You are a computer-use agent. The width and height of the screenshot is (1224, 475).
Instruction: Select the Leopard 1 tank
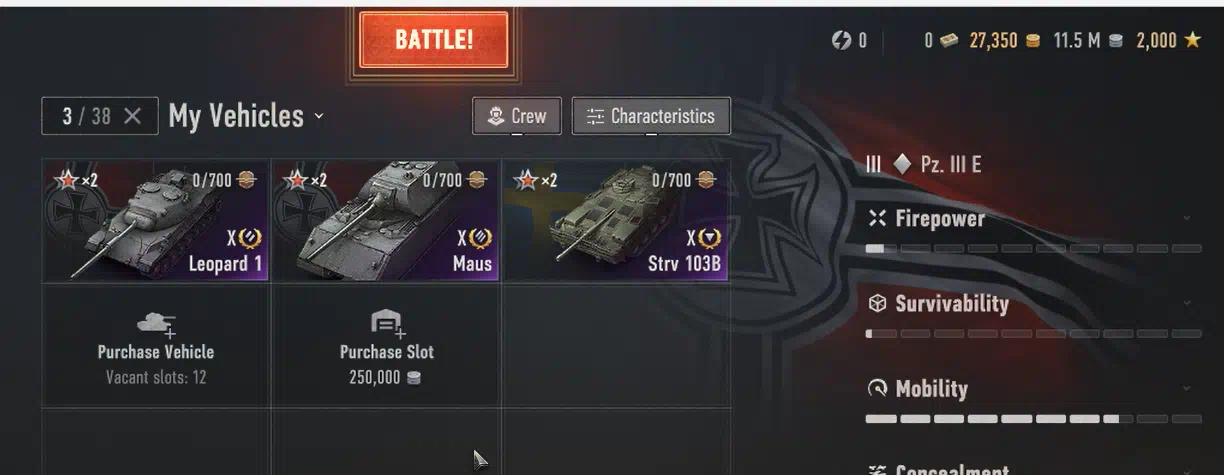click(x=155, y=221)
